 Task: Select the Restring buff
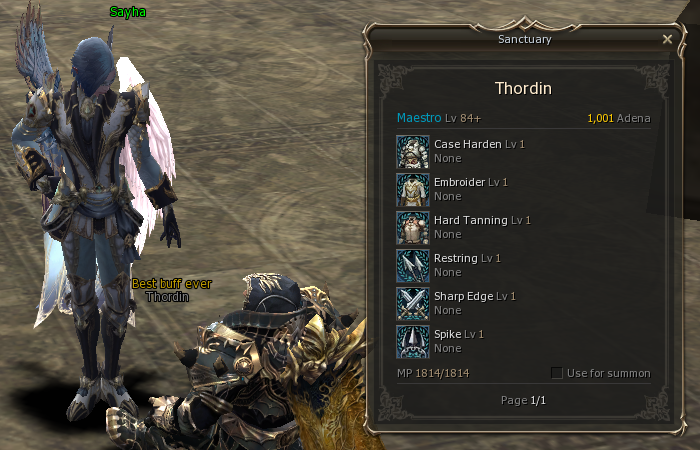413,265
